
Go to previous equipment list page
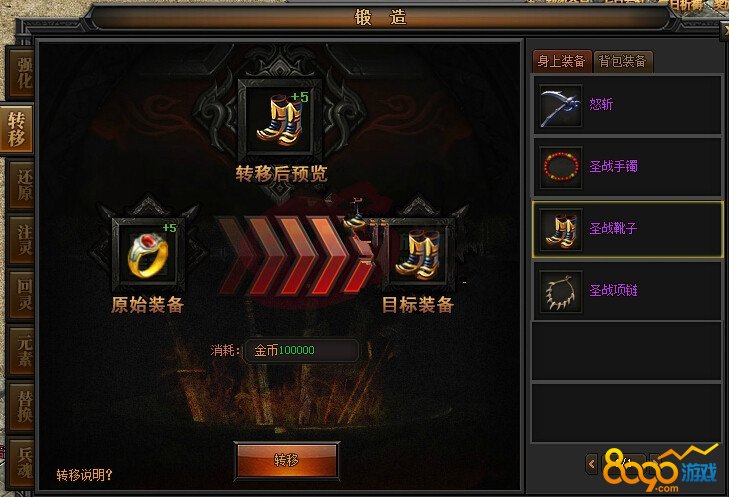point(591,463)
